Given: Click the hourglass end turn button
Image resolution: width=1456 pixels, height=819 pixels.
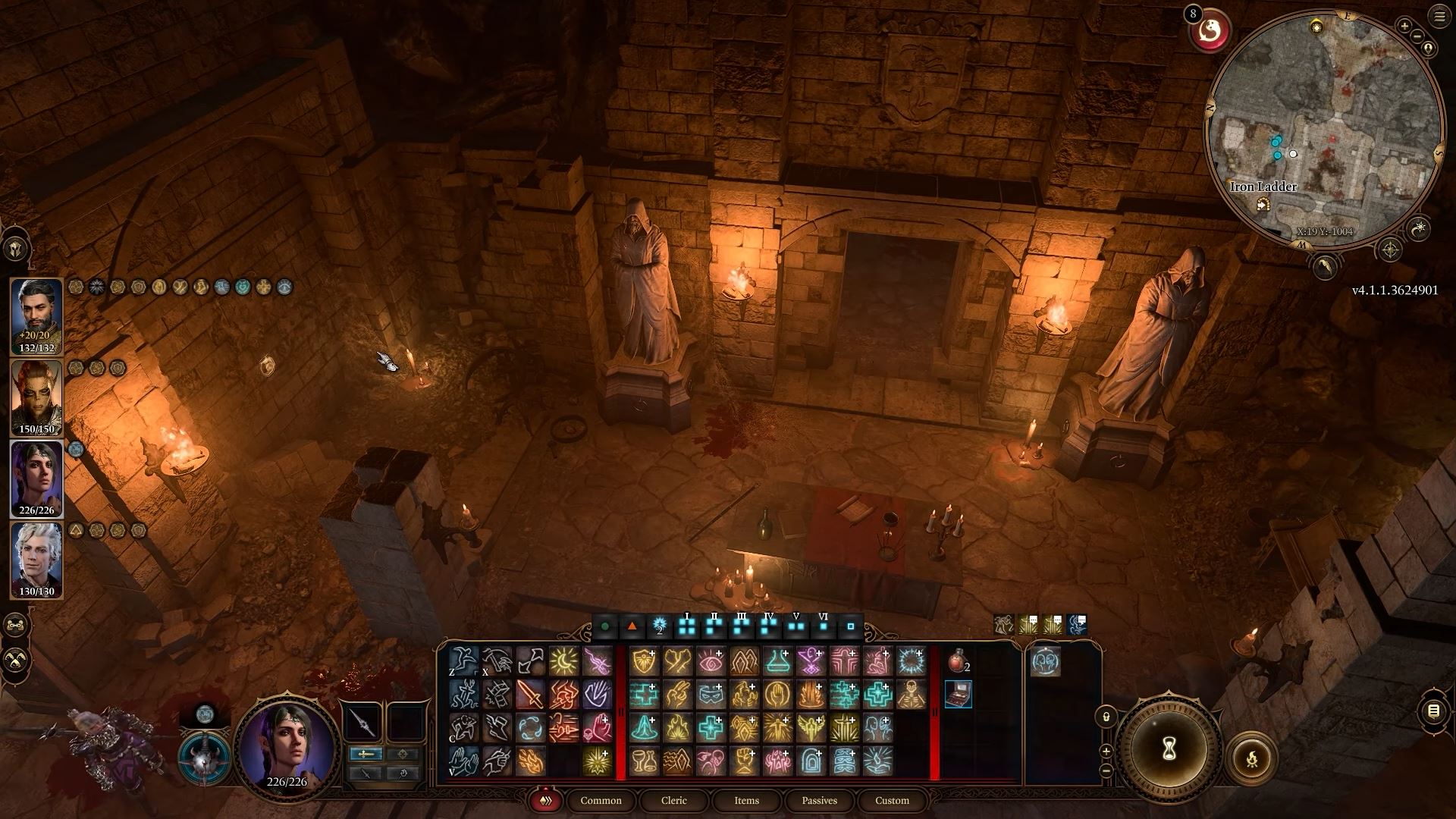Looking at the screenshot, I should point(1169,749).
